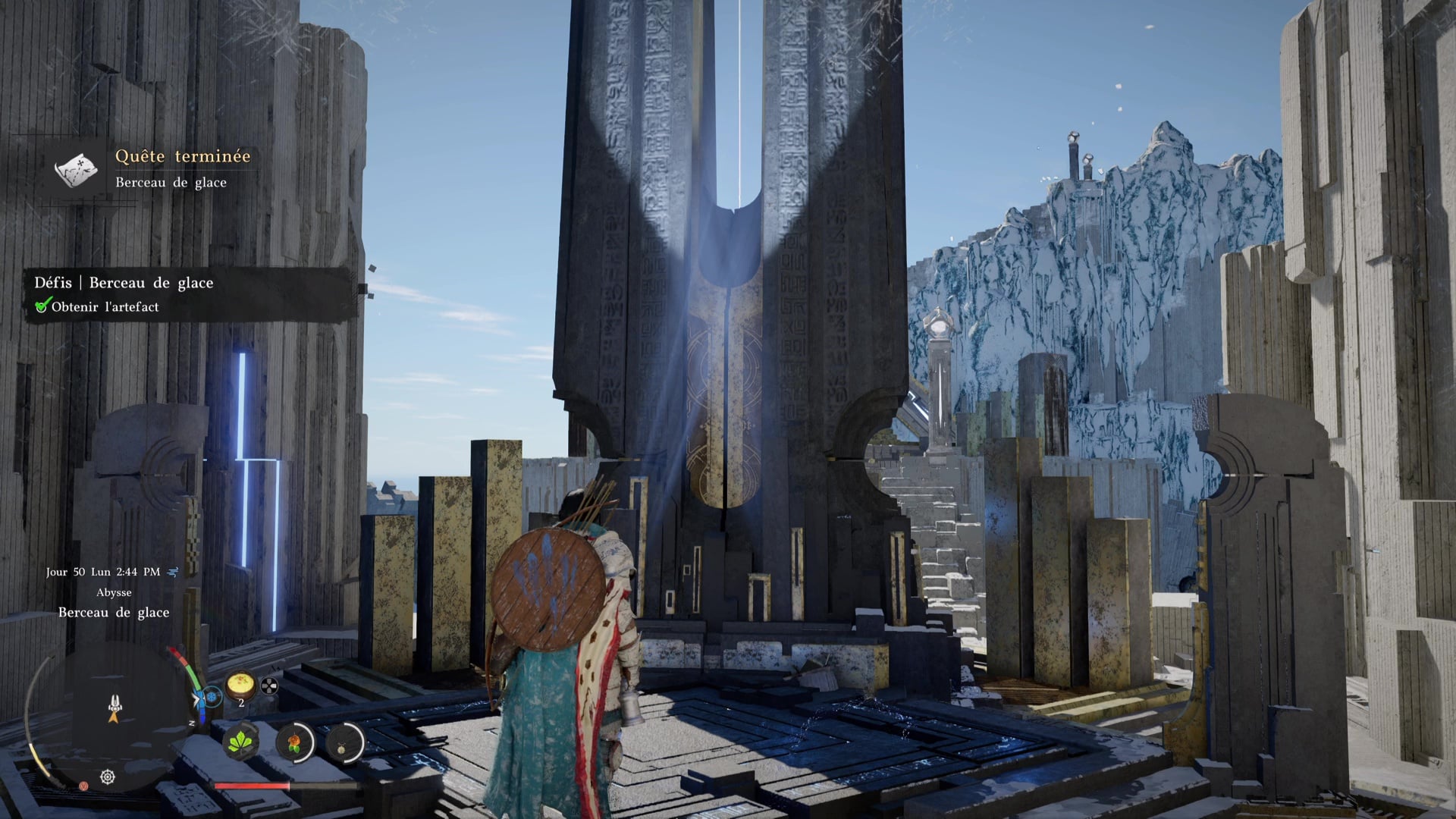Open the 'Quête terminée' notification
This screenshot has width=1456, height=819.
182,156
